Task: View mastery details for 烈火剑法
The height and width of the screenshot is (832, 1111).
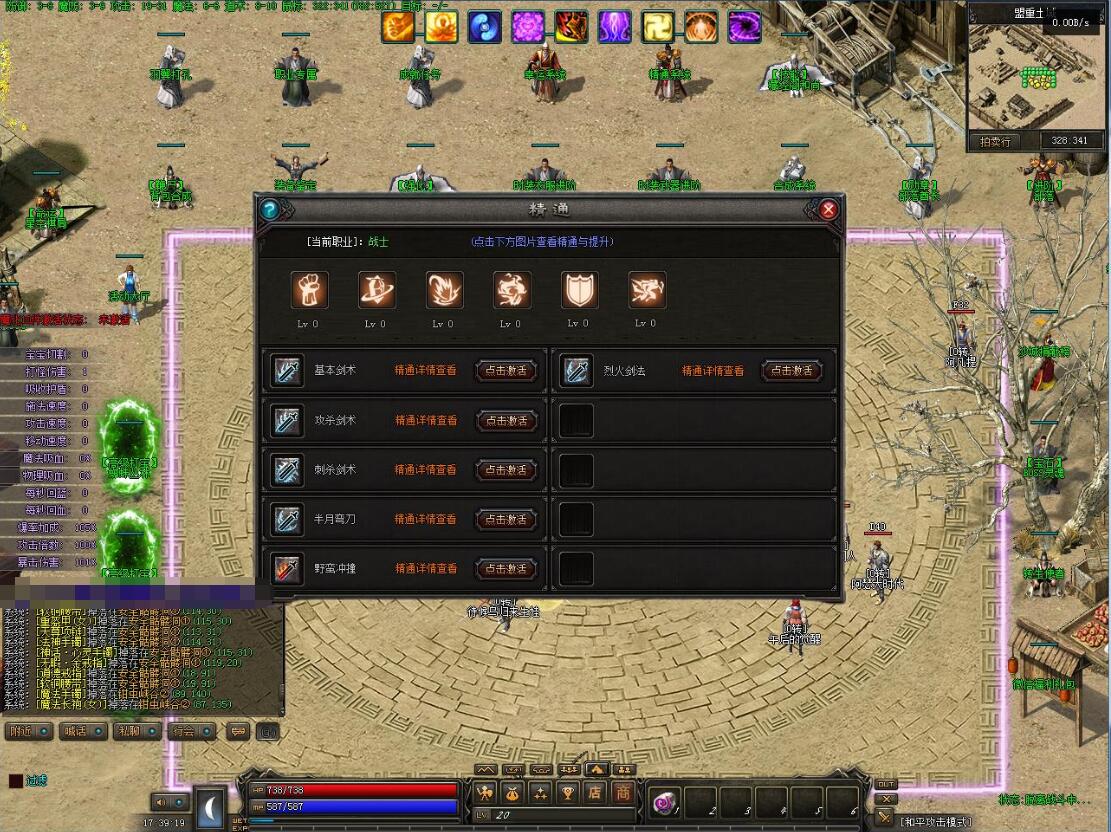Action: (x=713, y=371)
